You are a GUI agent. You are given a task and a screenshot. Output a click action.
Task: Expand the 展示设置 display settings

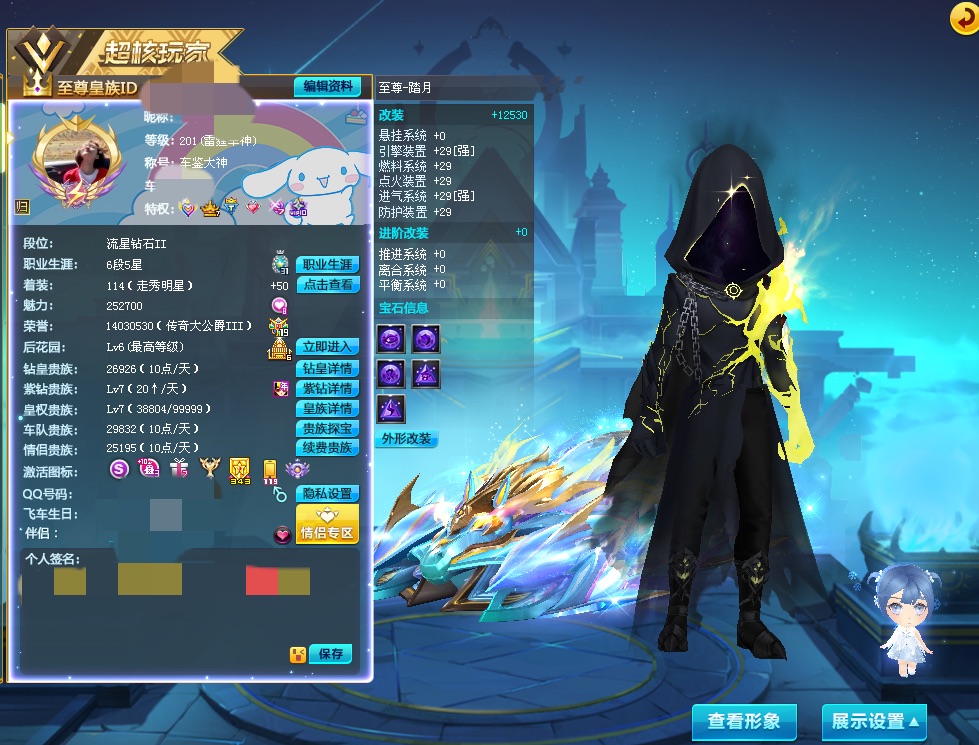click(x=873, y=721)
